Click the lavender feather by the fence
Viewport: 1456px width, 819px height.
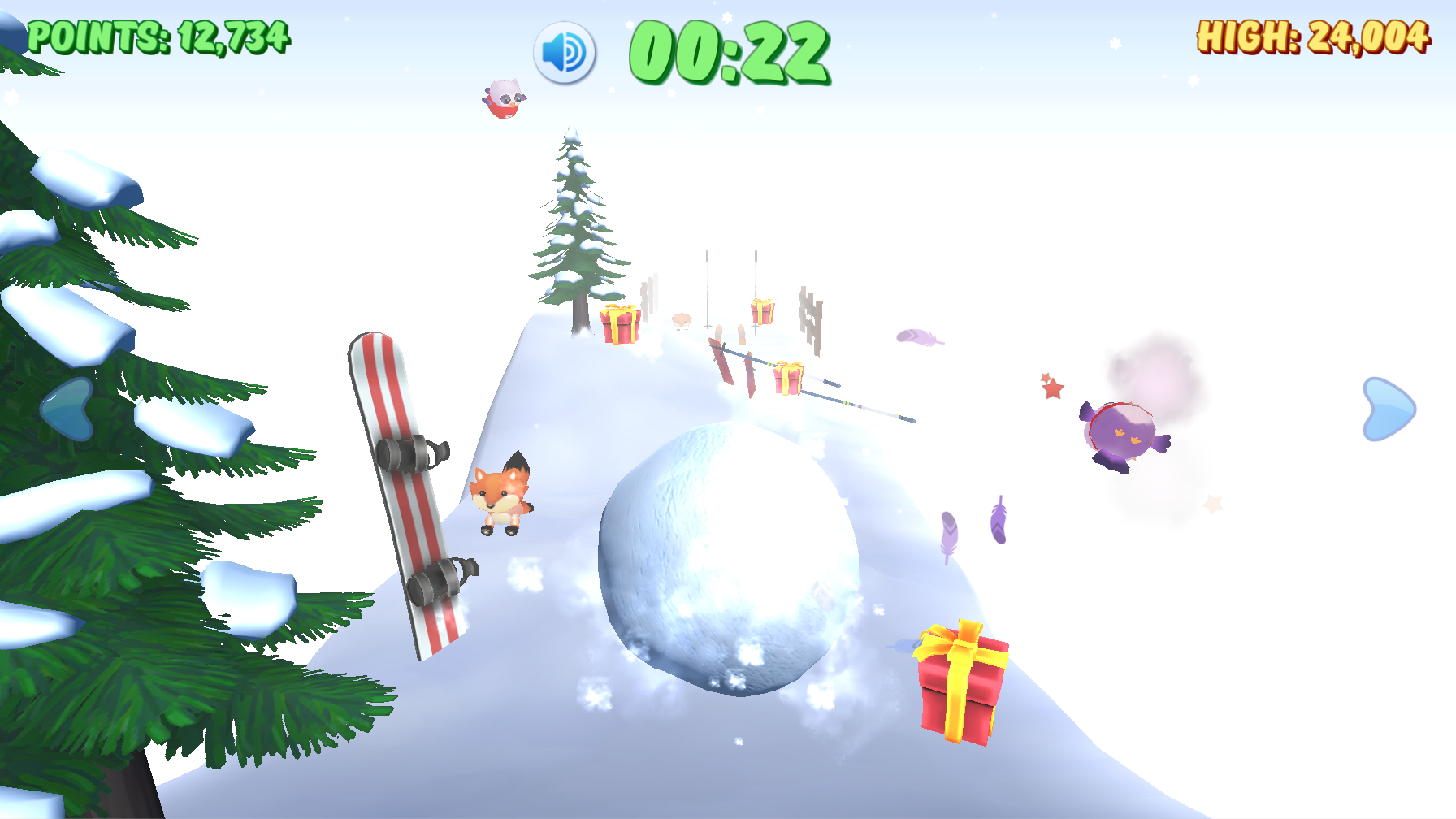[922, 338]
